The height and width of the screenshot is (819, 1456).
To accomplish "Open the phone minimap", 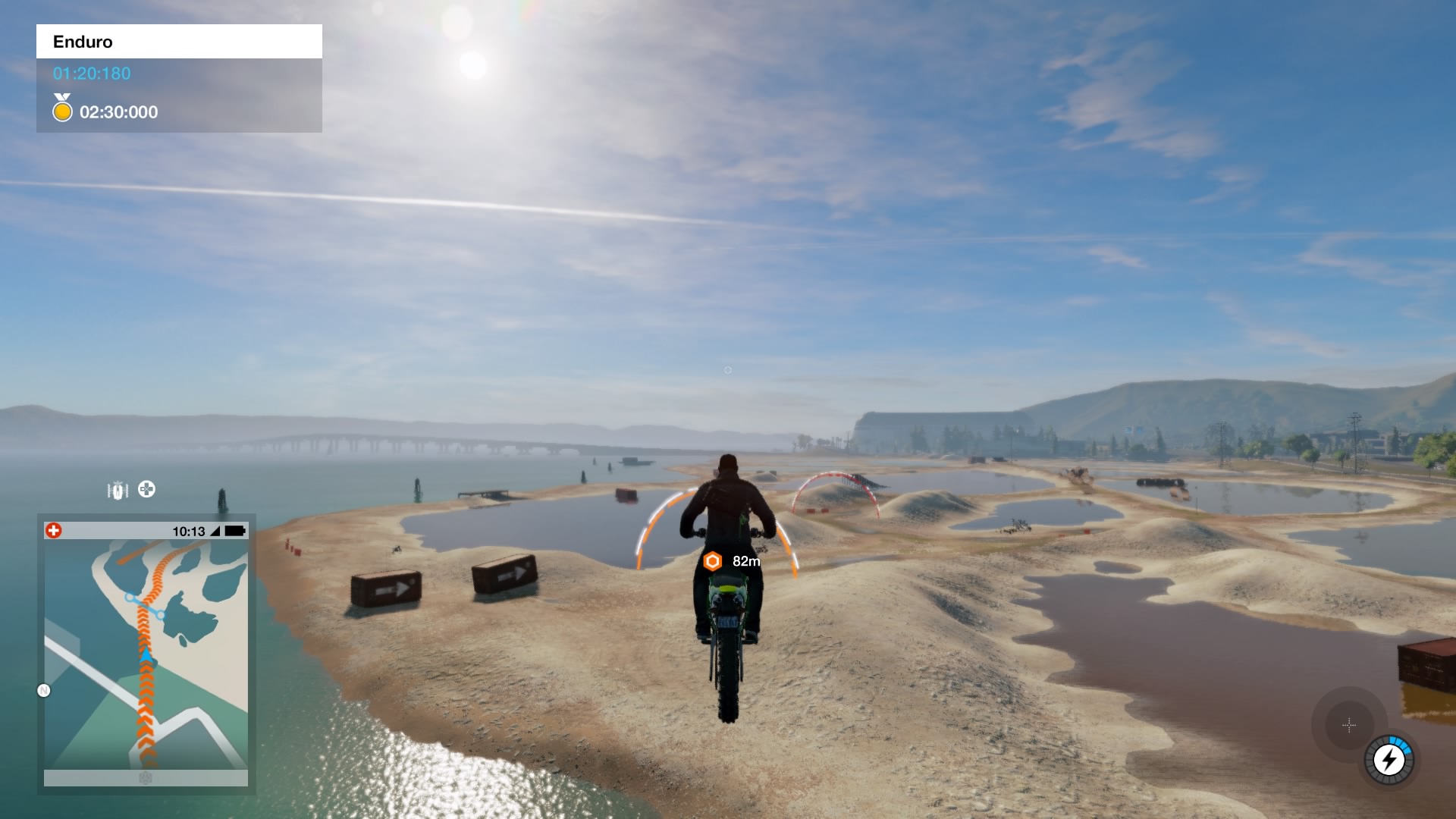I will 146,652.
